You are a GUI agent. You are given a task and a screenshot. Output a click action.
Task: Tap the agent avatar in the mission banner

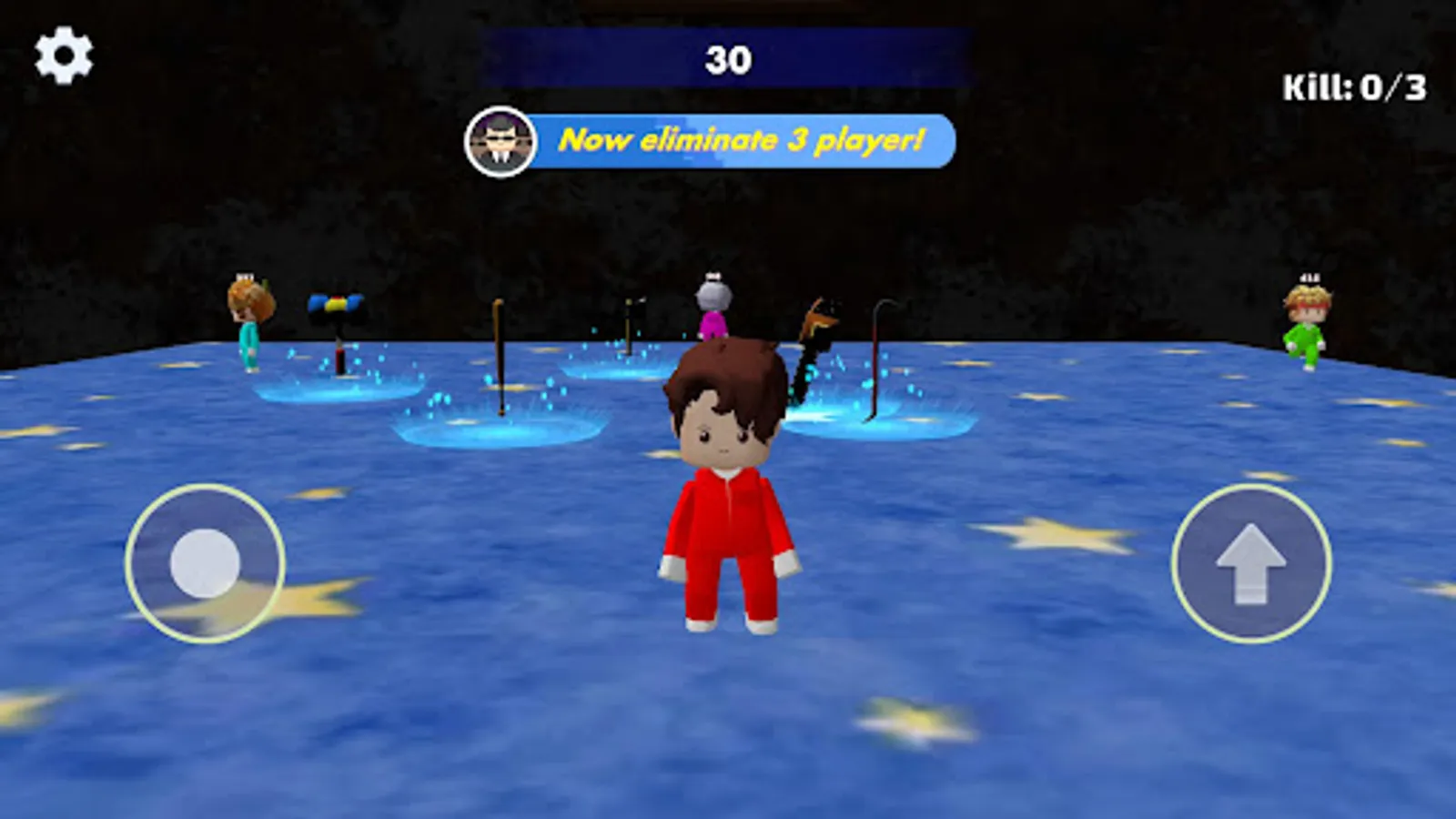click(499, 138)
